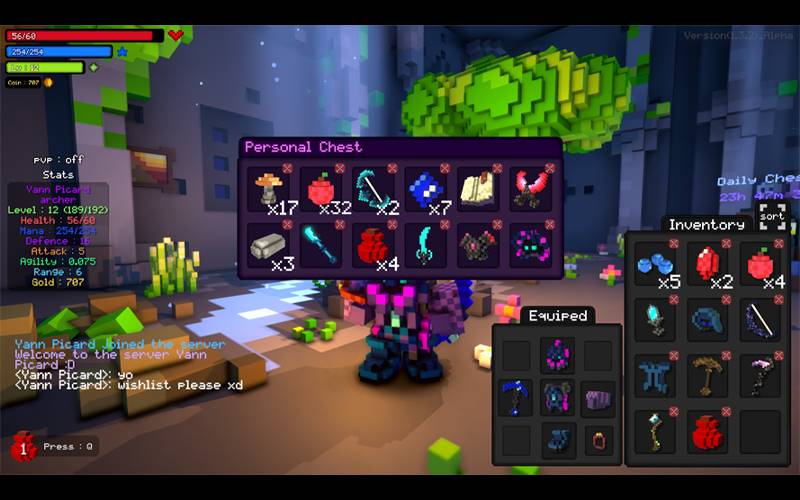
Task: Select the blue berries stack in Inventory
Action: [x=655, y=263]
